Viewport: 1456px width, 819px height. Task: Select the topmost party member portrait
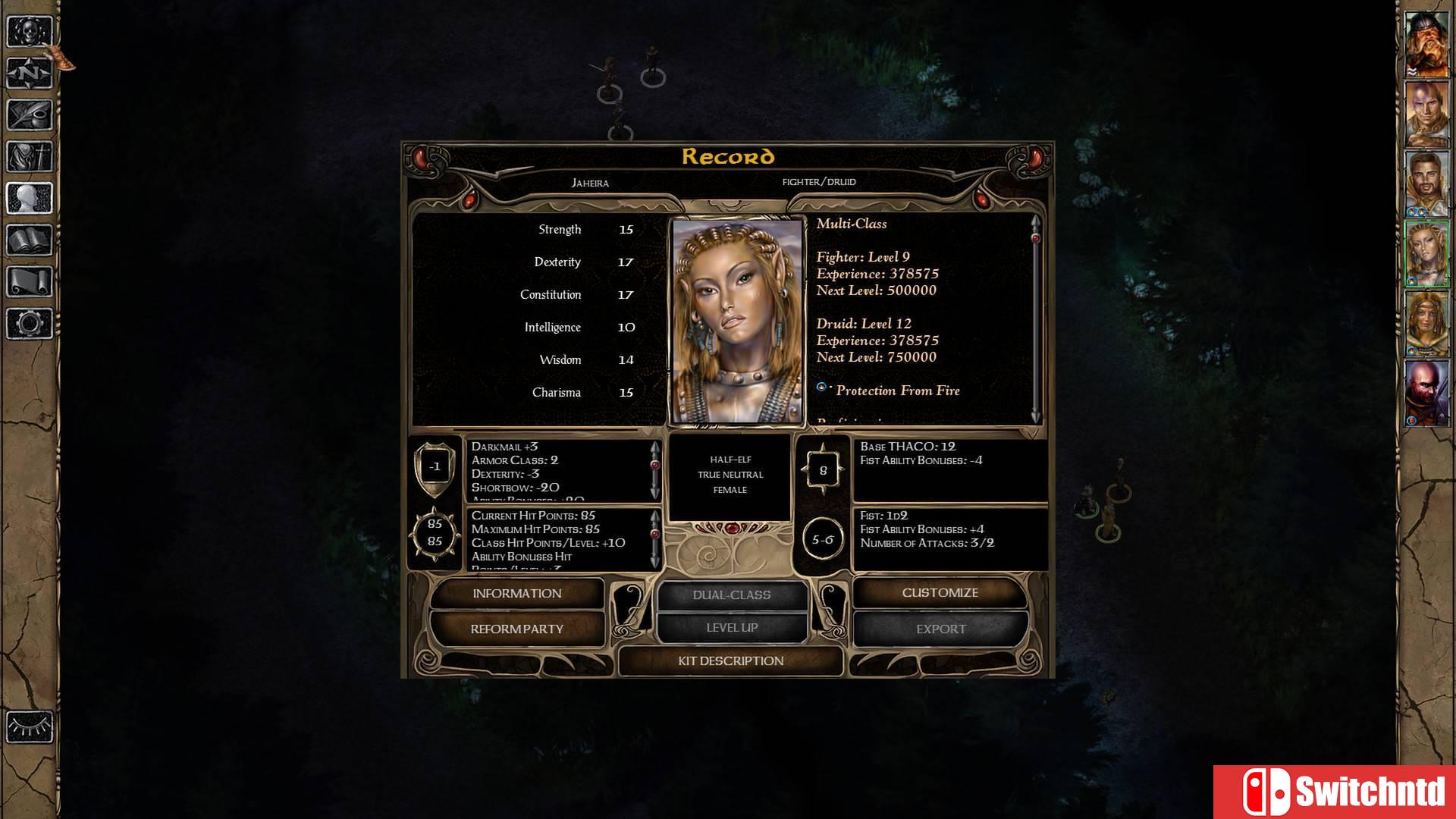click(x=1429, y=45)
